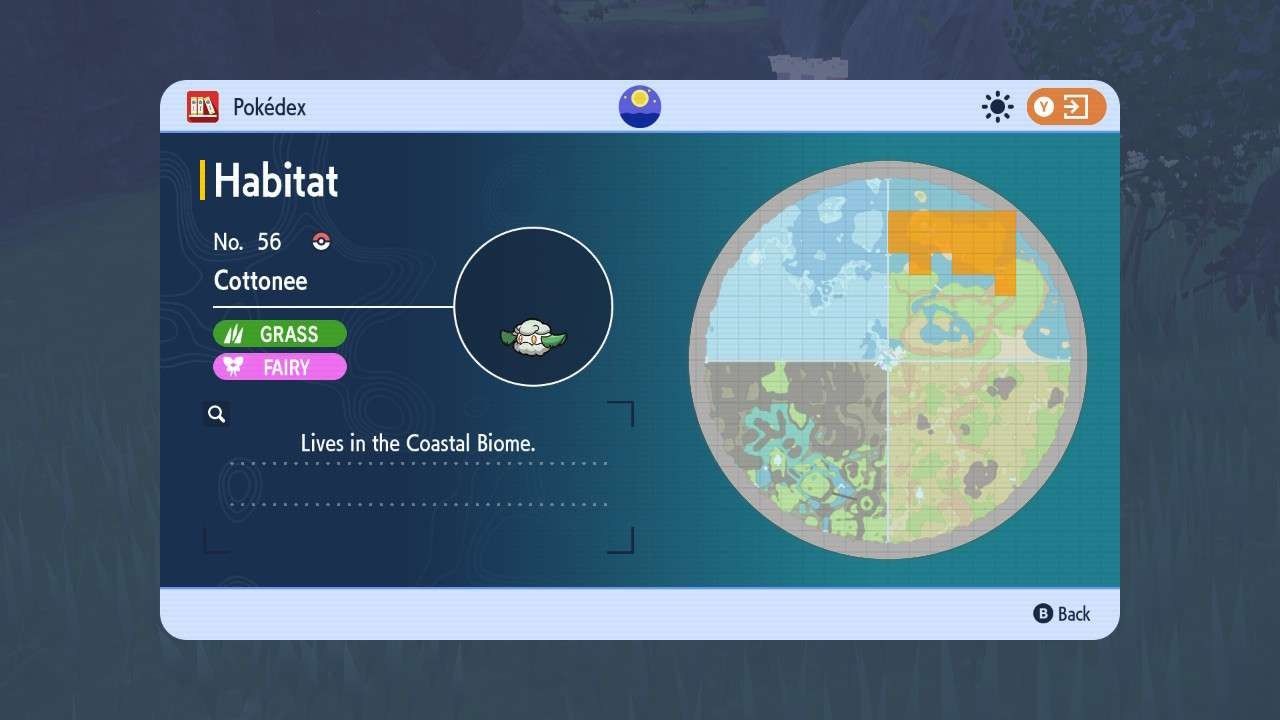Screen dimensions: 1280x720
Task: Select the GRASS type badge
Action: pos(280,334)
